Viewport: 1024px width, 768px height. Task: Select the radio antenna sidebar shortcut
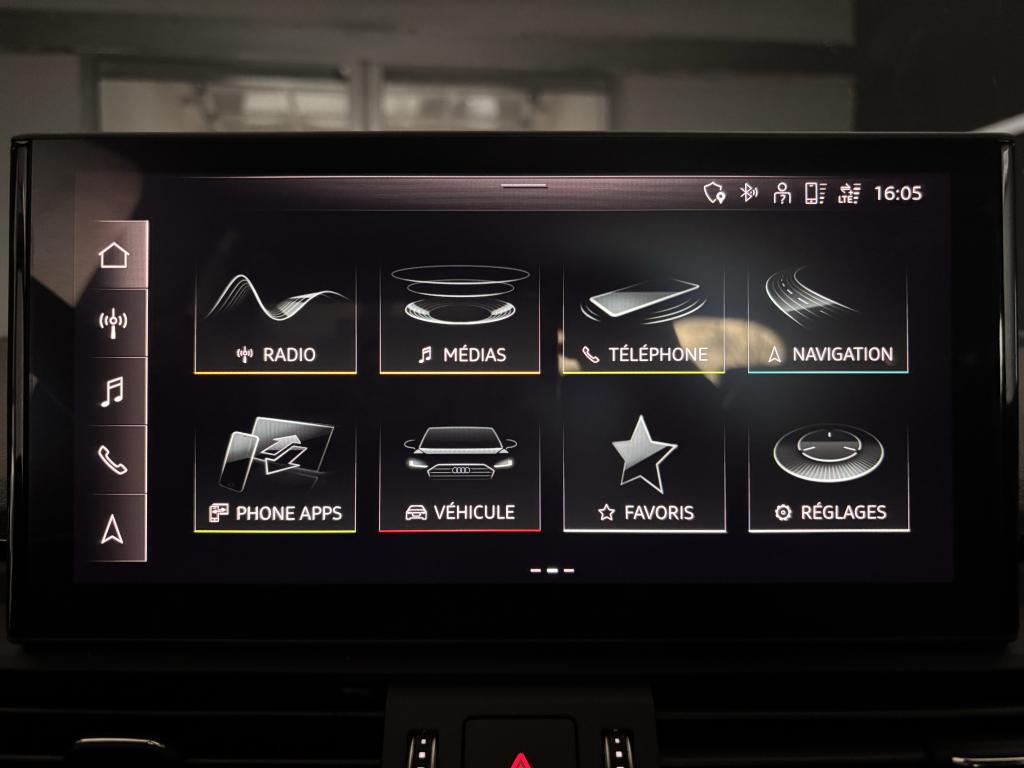[114, 323]
